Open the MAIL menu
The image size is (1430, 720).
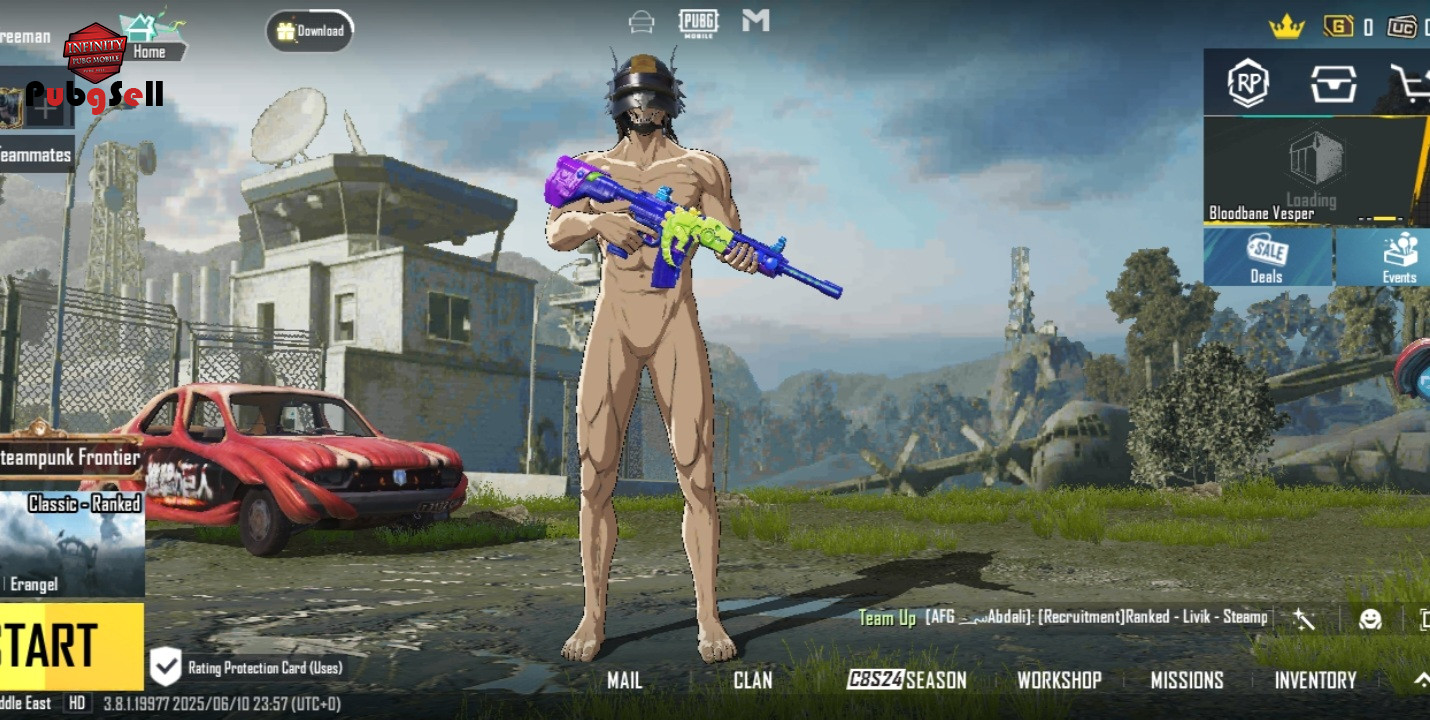point(624,681)
